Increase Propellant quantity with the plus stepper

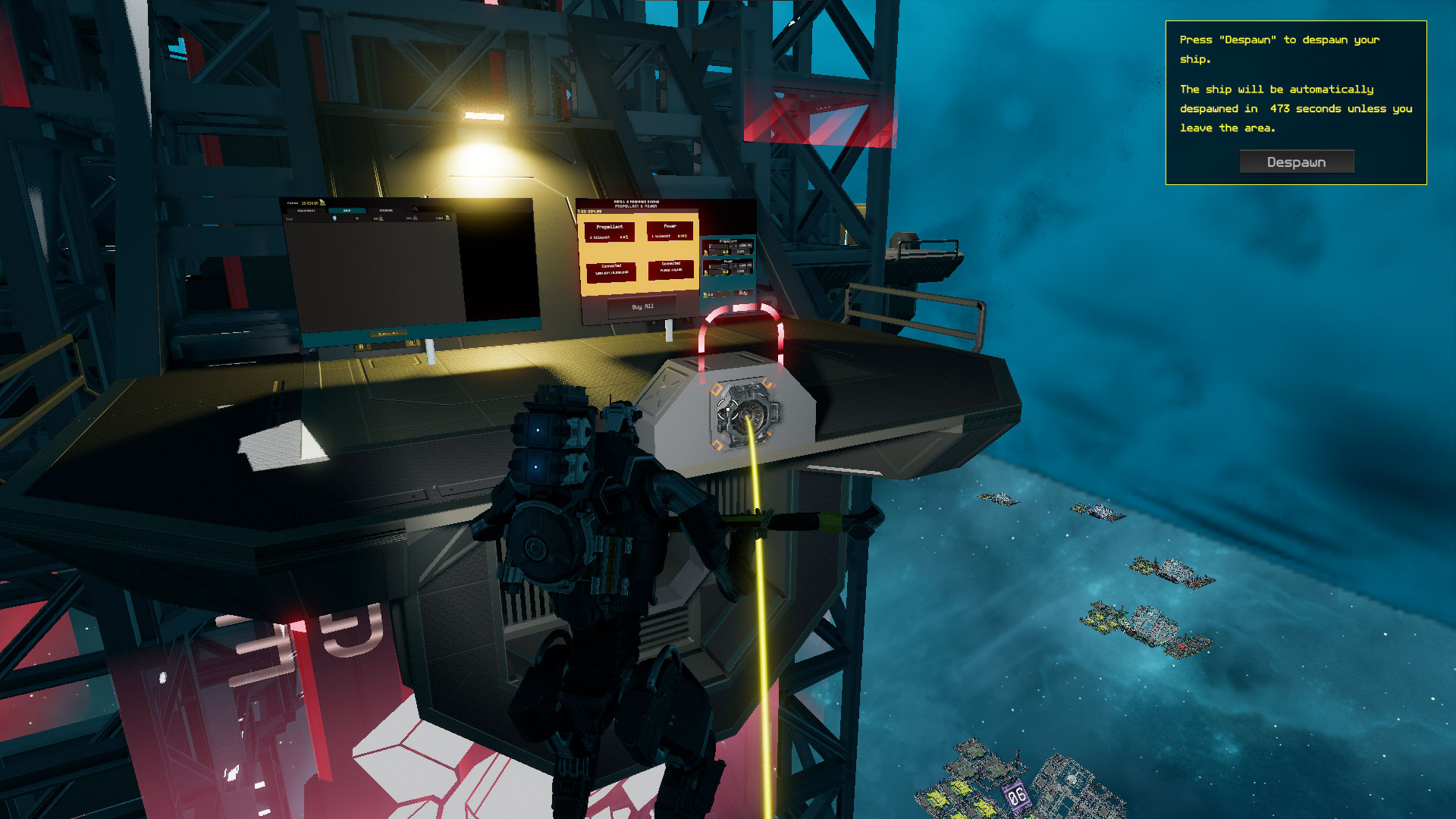pyautogui.click(x=736, y=246)
